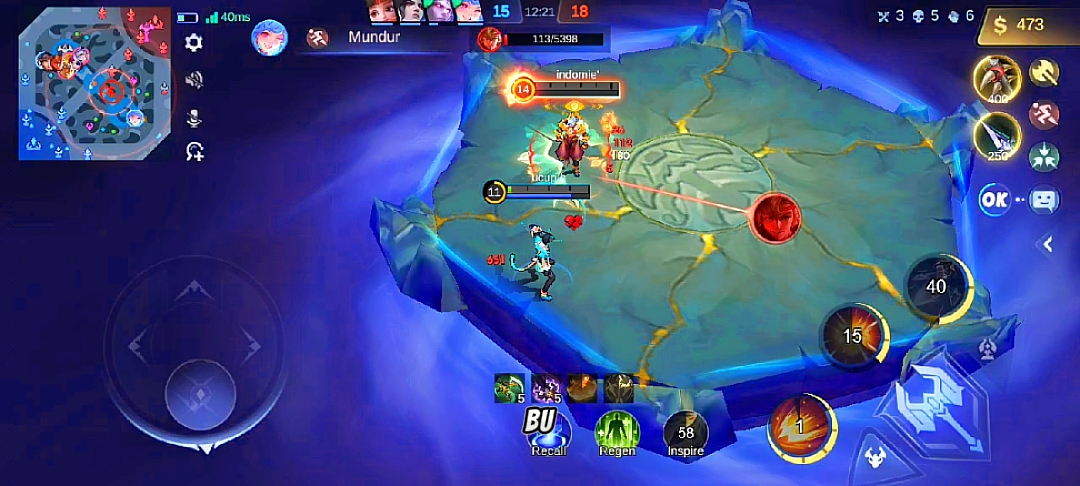Open the gear settings menu
This screenshot has width=1080, height=486.
[x=194, y=42]
